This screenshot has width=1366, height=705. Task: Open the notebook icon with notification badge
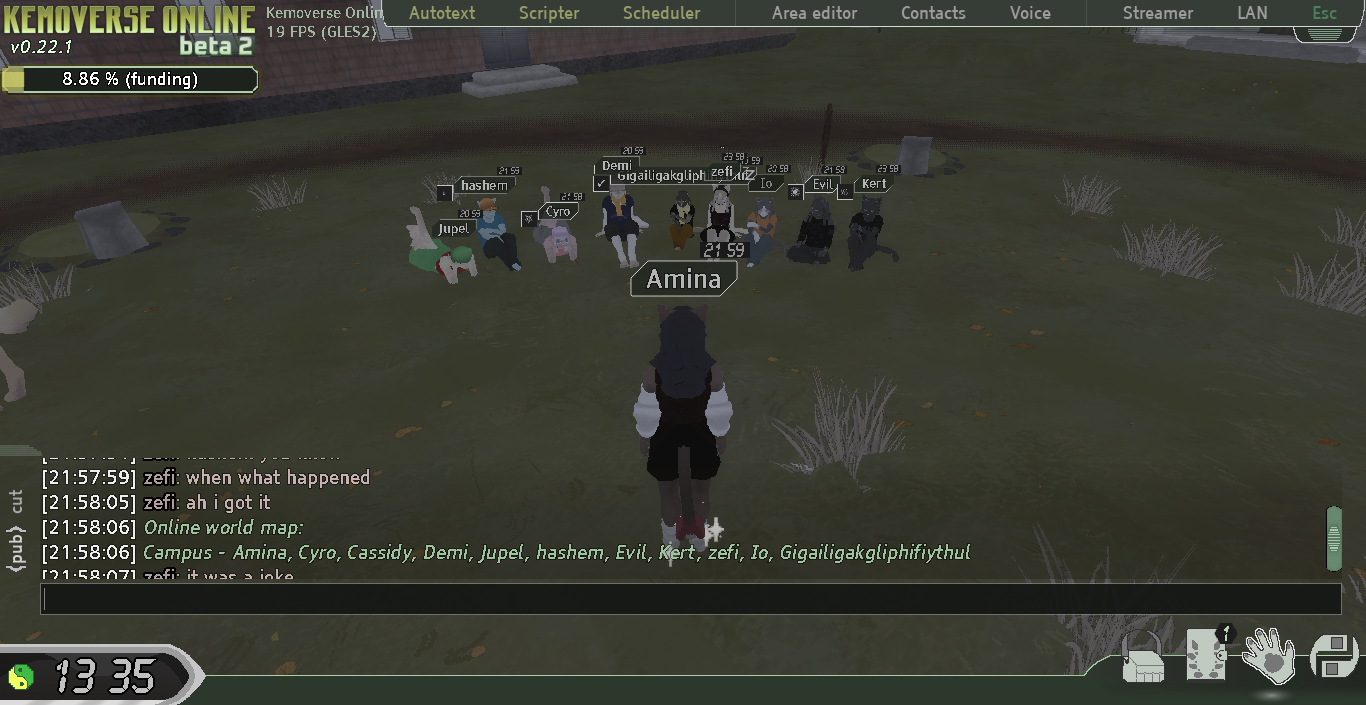[1207, 655]
